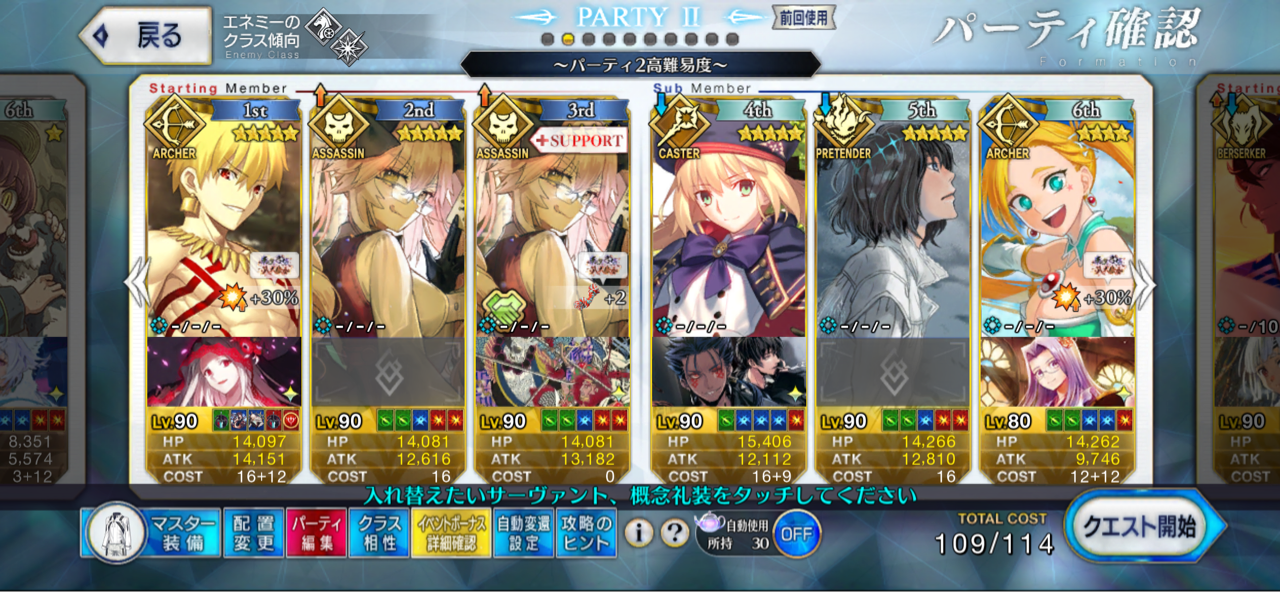1280x592 pixels.
Task: Check the イベントボーナス詳細確認 details
Action: pos(452,533)
